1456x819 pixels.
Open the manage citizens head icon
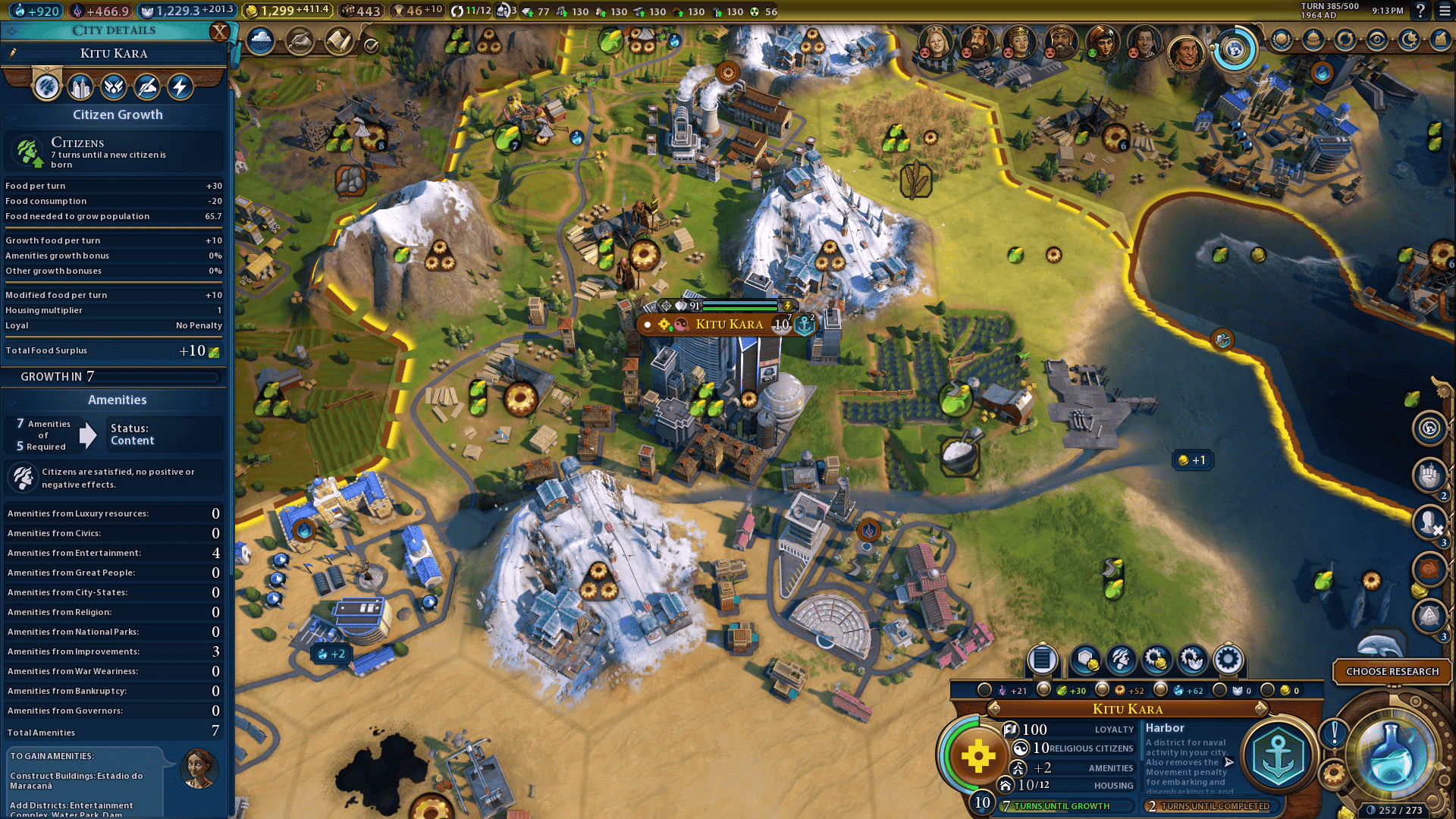pyautogui.click(x=1121, y=661)
